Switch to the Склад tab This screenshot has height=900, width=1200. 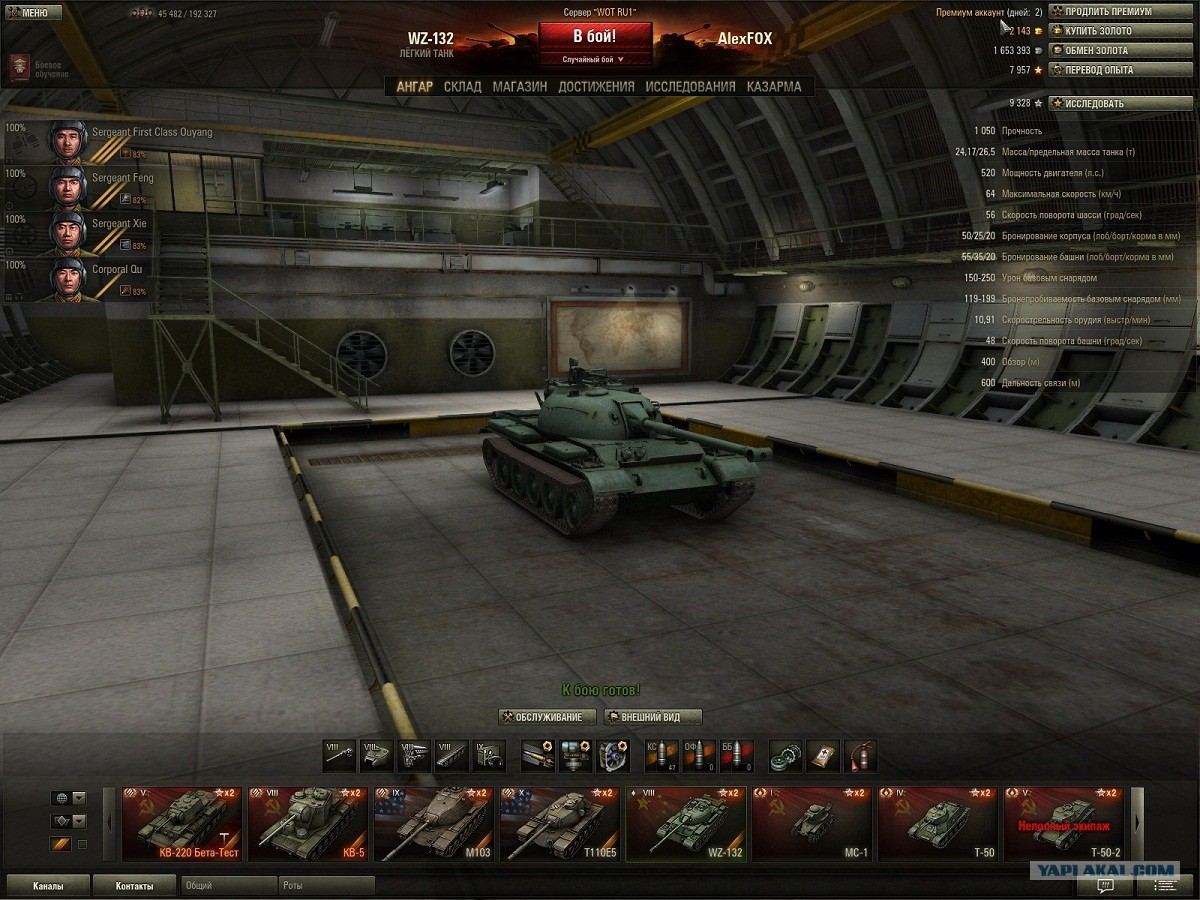click(462, 87)
